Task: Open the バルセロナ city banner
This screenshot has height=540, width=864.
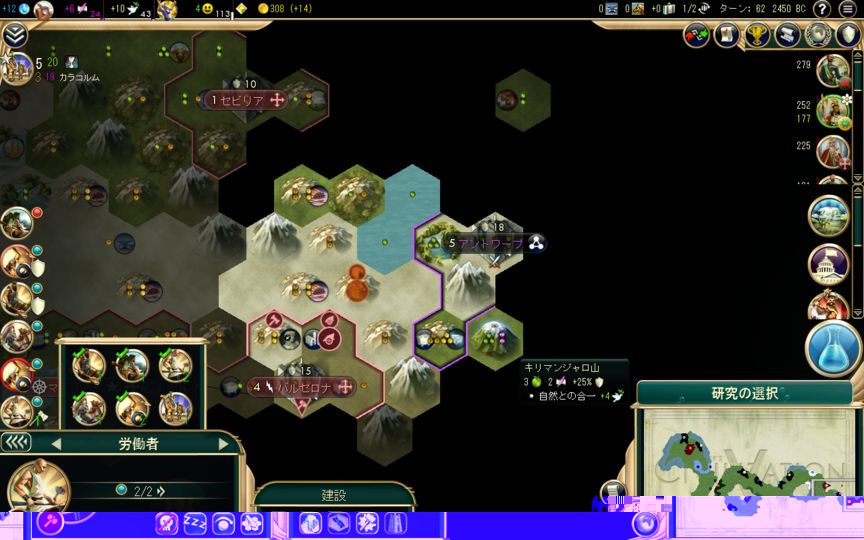Action: point(301,386)
